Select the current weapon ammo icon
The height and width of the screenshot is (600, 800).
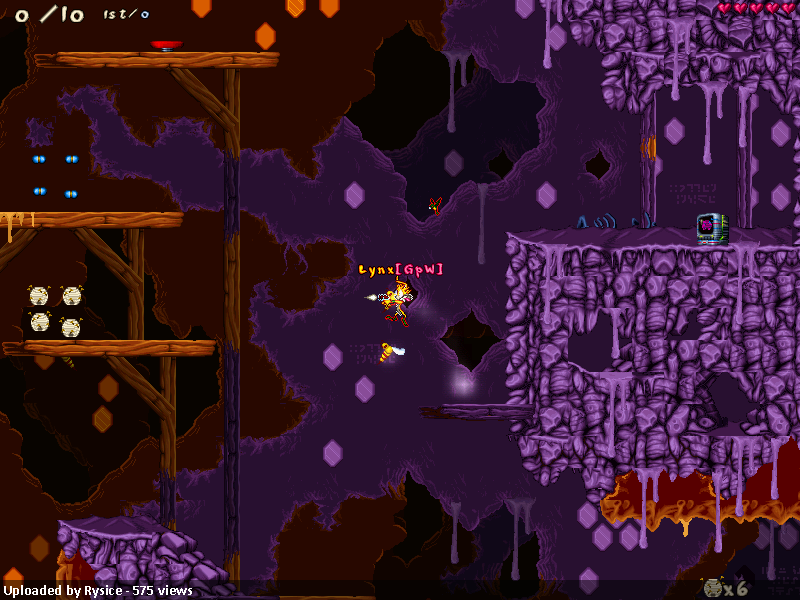[713, 587]
